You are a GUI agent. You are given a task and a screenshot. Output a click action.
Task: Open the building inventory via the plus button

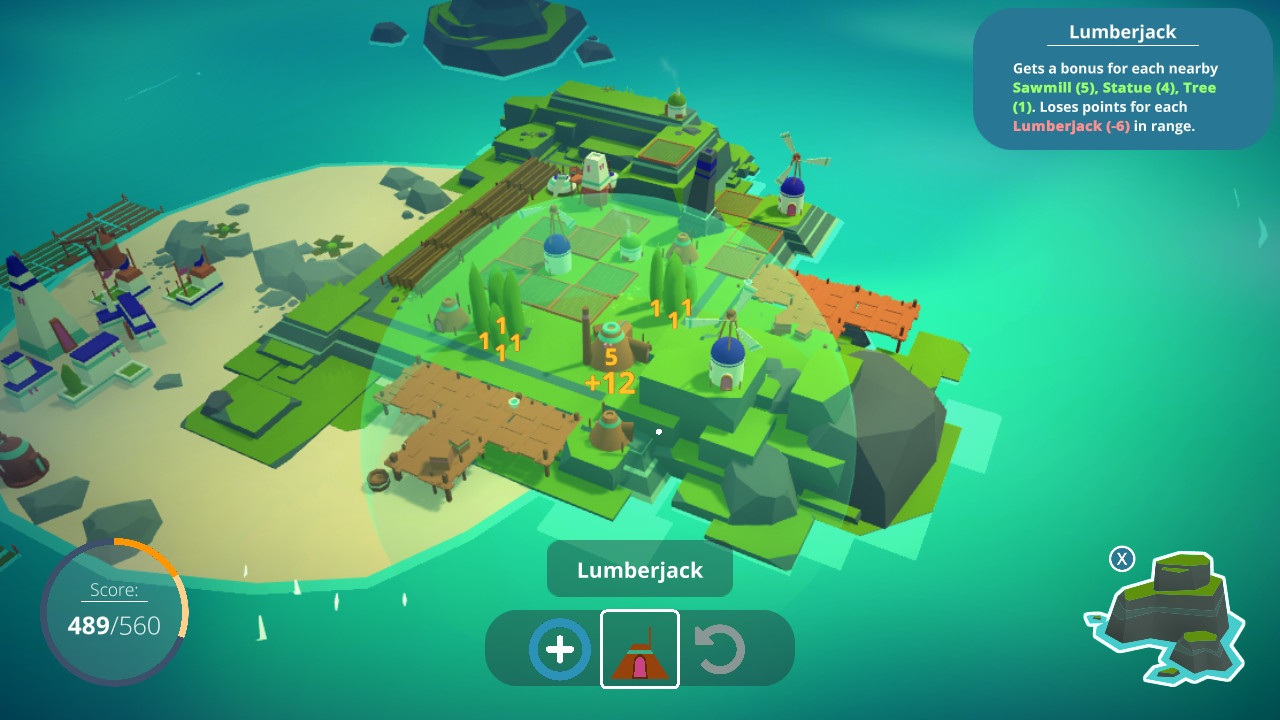pyautogui.click(x=557, y=648)
